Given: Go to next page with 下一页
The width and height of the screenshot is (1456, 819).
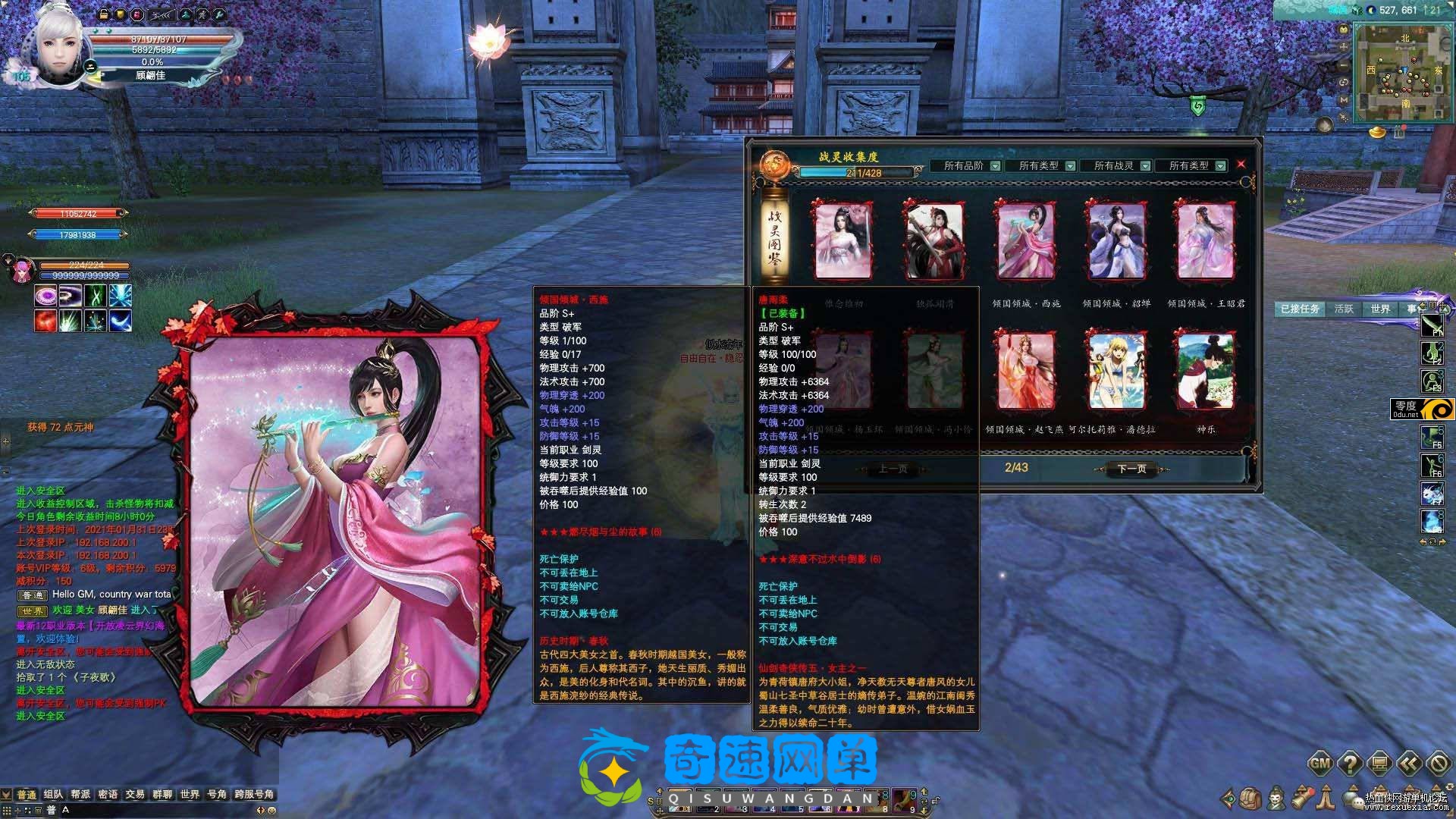Looking at the screenshot, I should [x=1131, y=469].
